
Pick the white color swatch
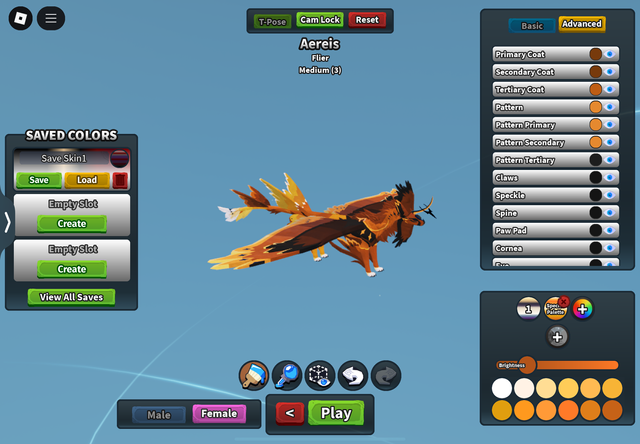501,388
